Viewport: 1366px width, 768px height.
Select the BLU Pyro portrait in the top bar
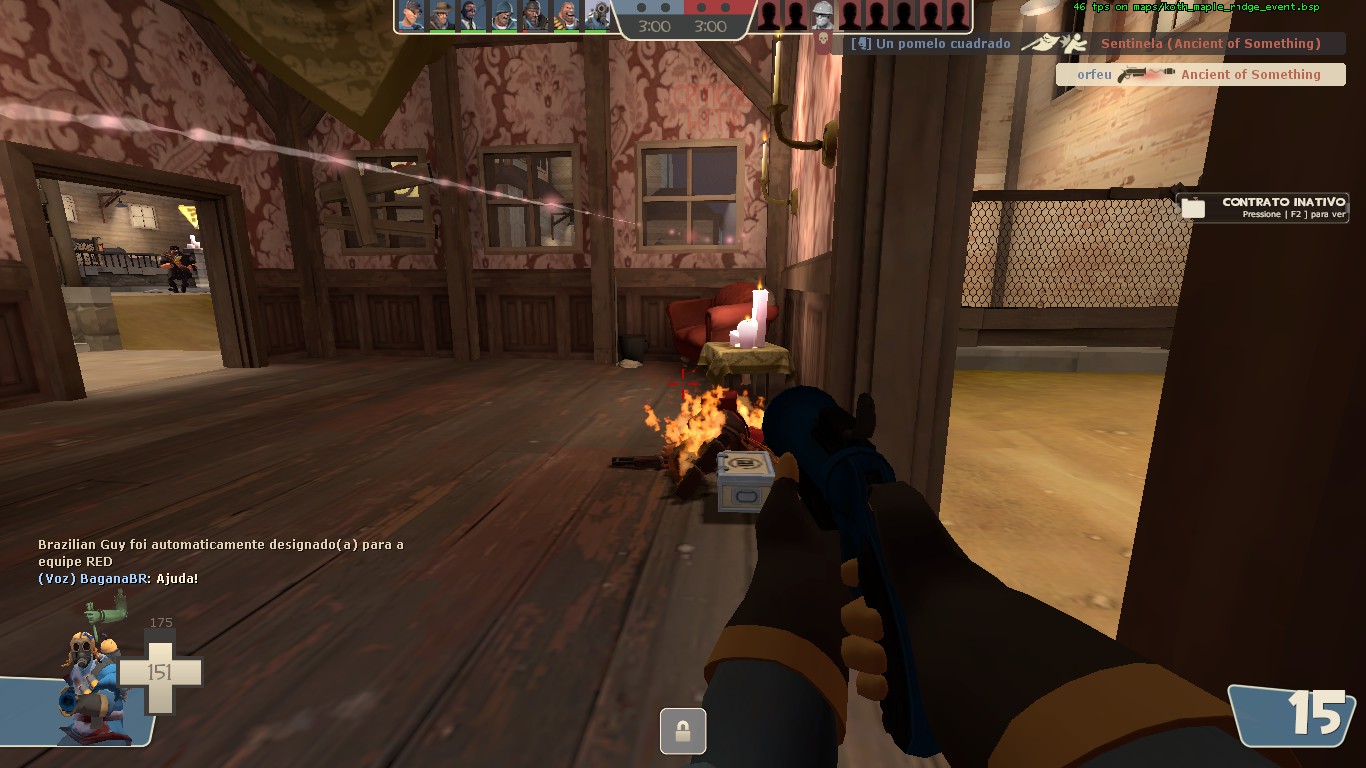(x=597, y=15)
